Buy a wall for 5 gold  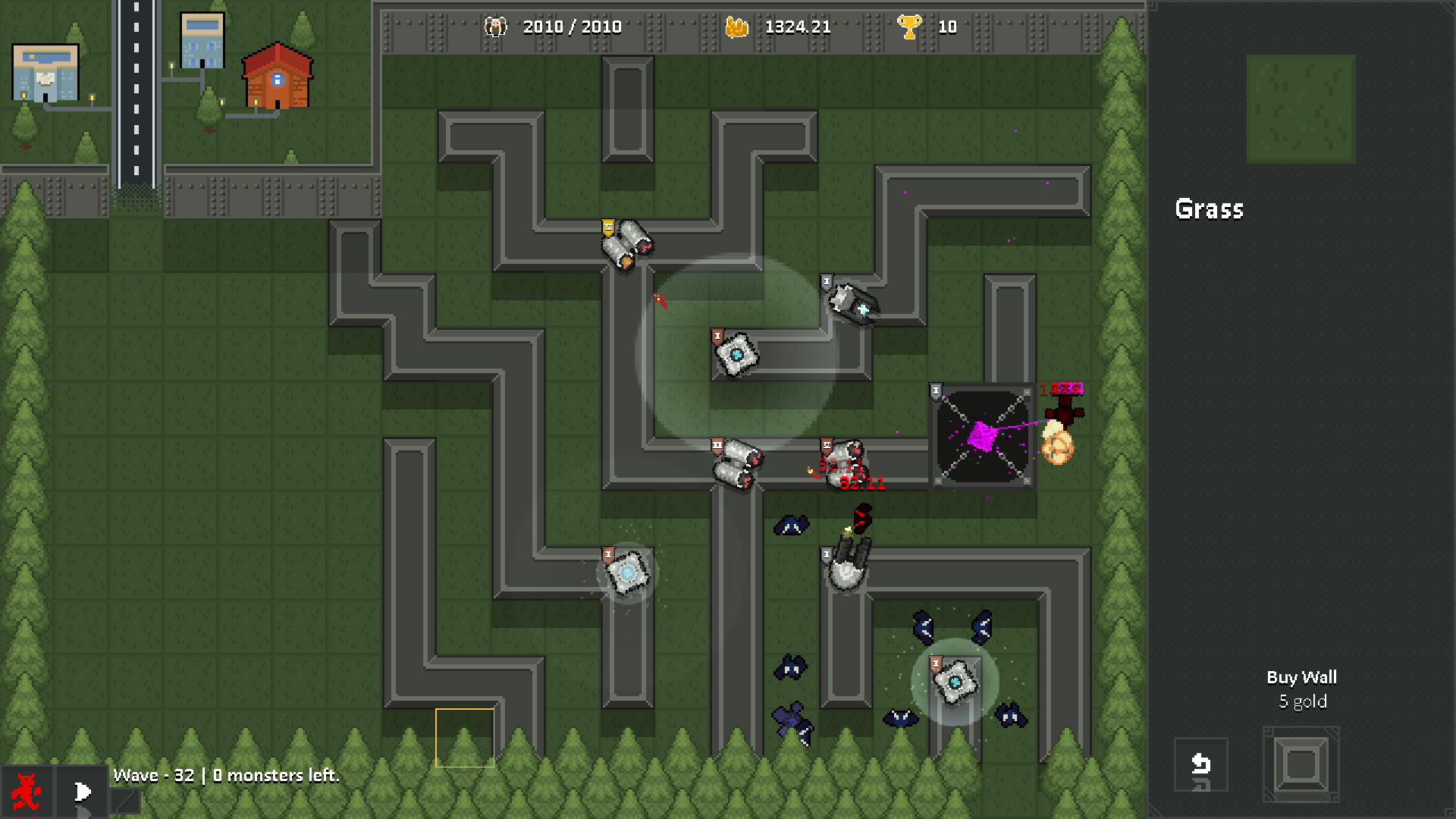(1301, 764)
